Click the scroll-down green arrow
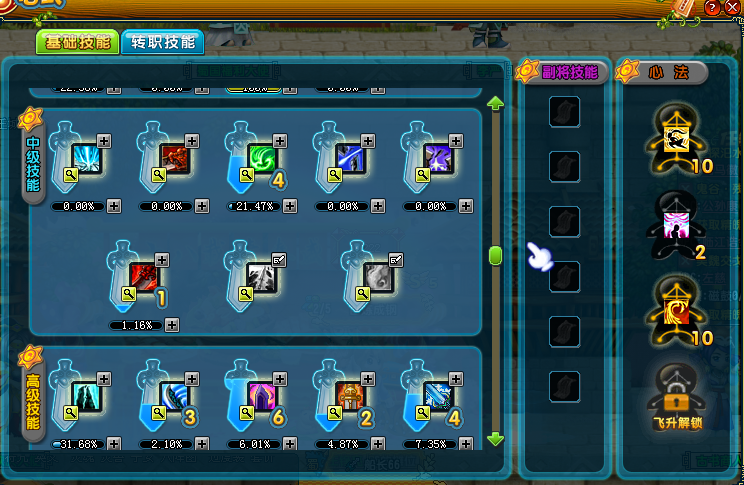744x485 pixels. coord(495,438)
